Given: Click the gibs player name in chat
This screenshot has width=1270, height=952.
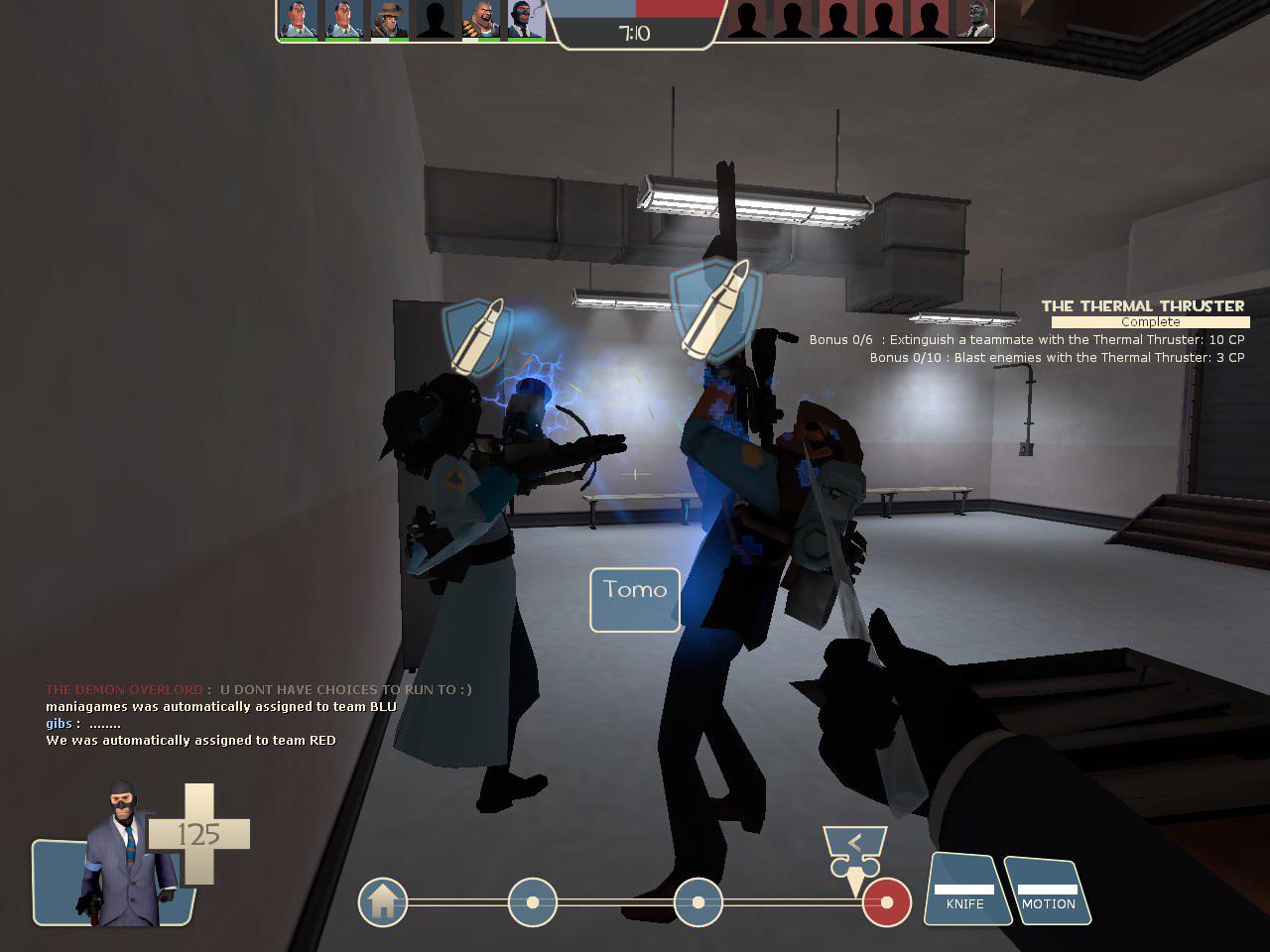Looking at the screenshot, I should (58, 723).
